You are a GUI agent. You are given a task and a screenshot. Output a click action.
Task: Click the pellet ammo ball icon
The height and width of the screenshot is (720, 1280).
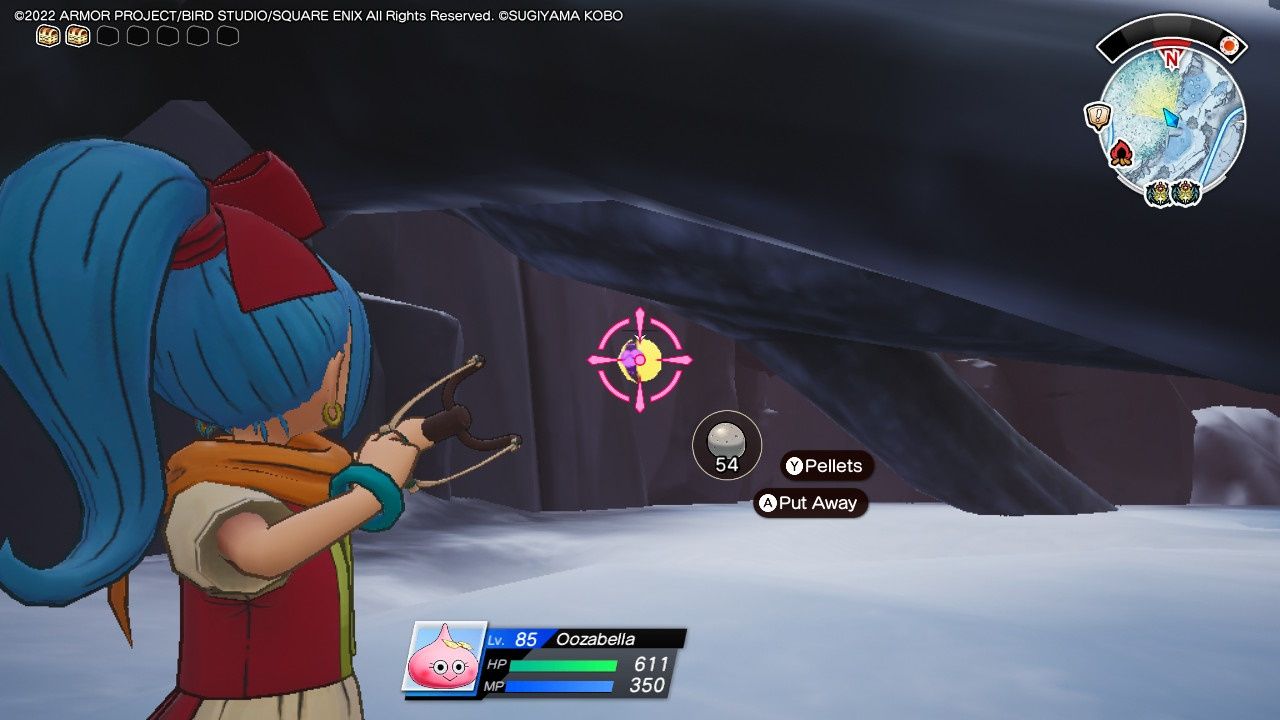pos(725,438)
